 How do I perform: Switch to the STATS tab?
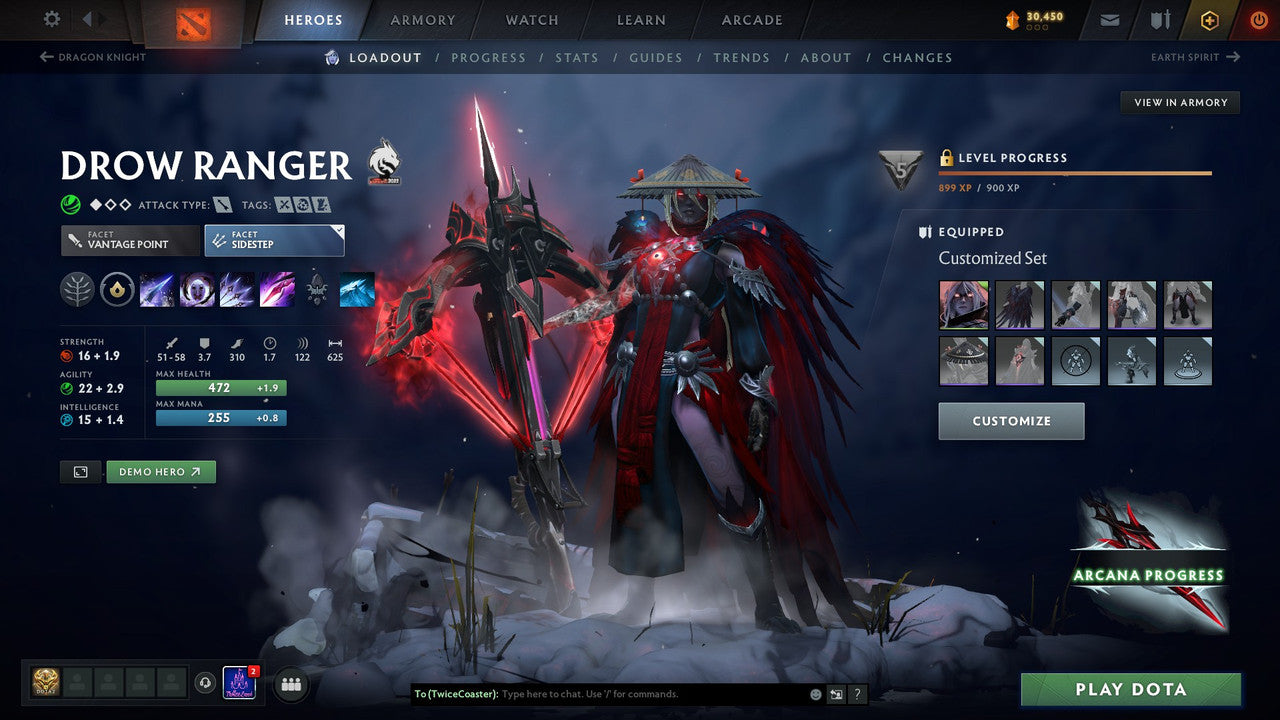tap(577, 57)
